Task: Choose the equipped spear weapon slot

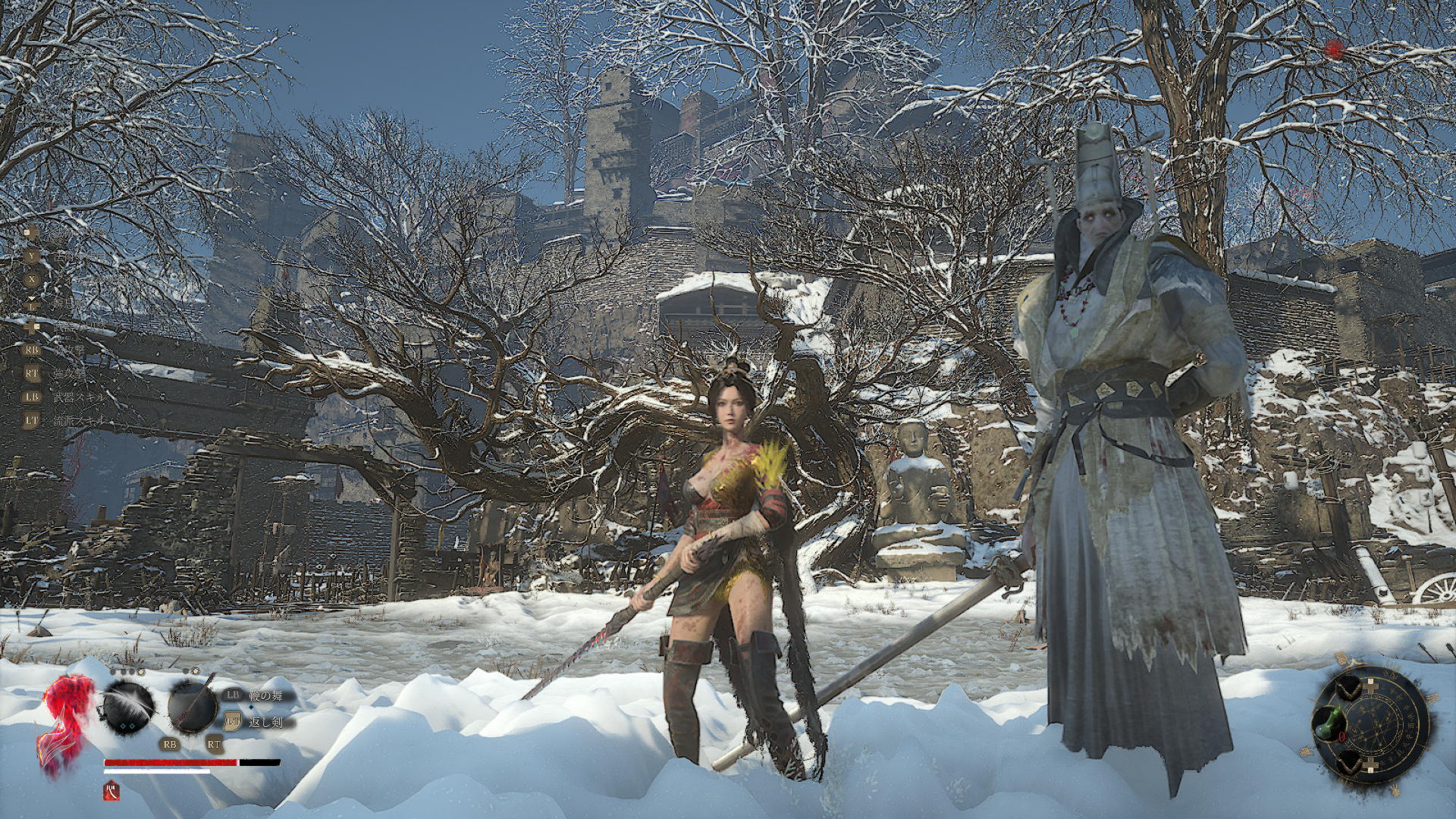Action: pyautogui.click(x=193, y=707)
